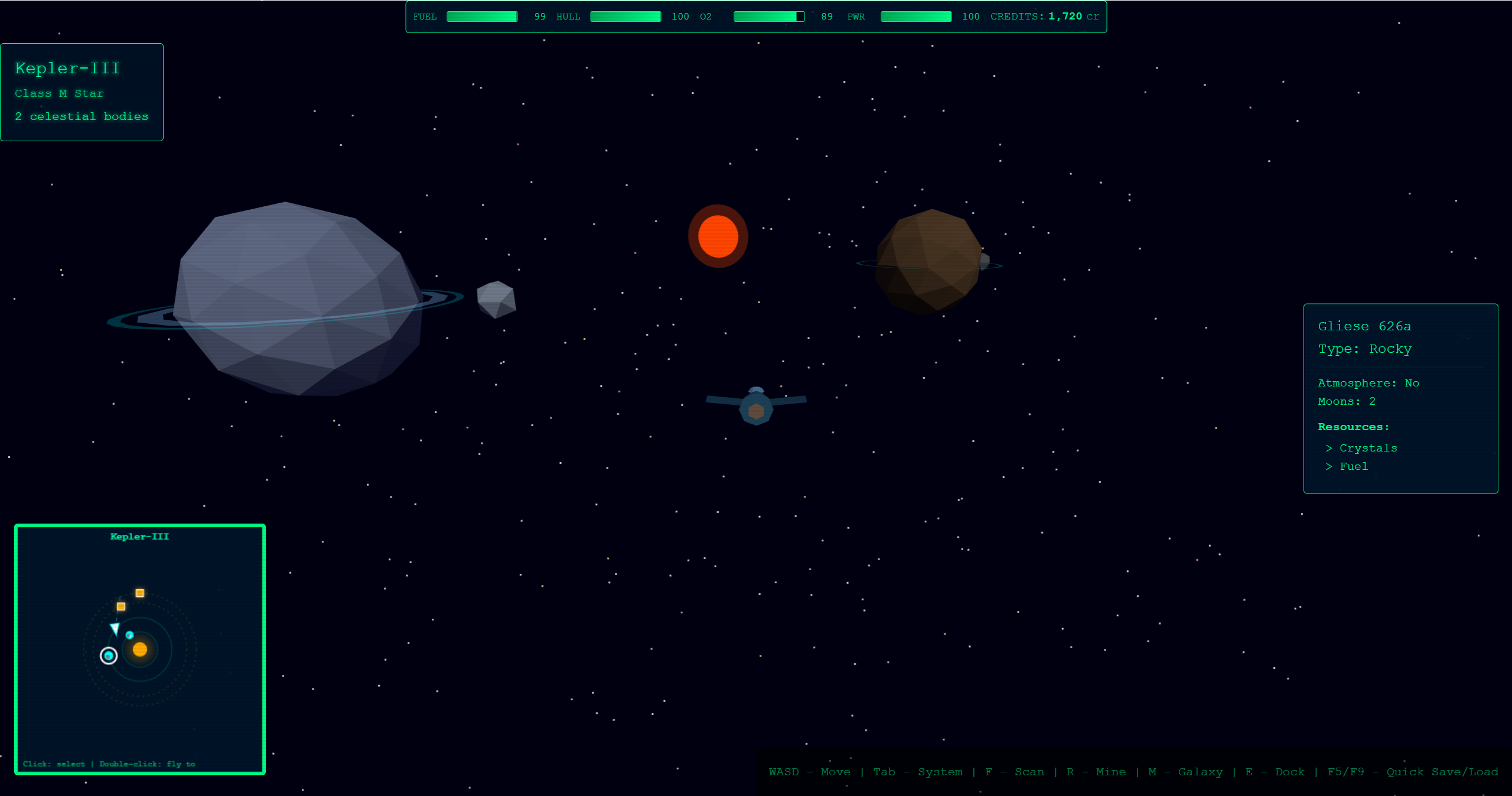Select the red star Kepler-III in space
Screen dimensions: 1512x796
tap(718, 236)
